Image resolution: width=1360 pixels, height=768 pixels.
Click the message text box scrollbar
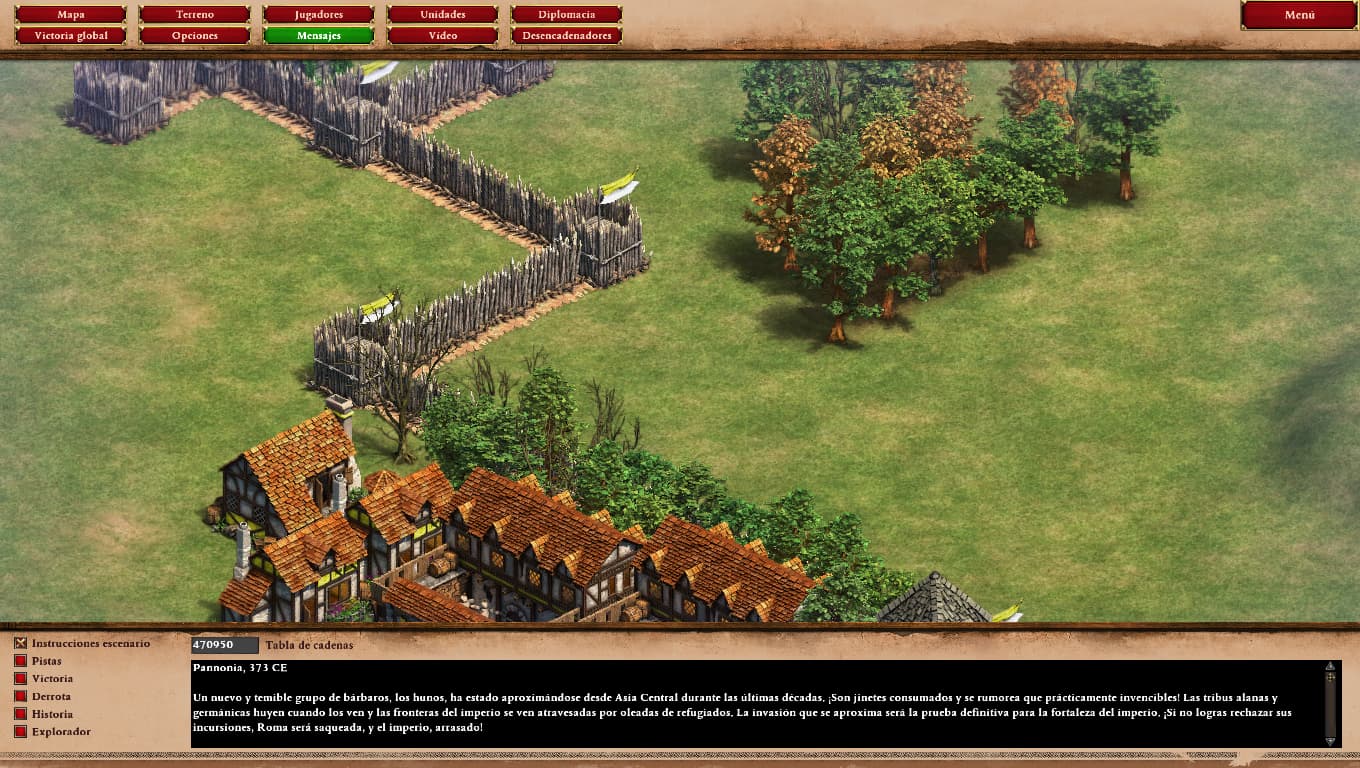1330,703
